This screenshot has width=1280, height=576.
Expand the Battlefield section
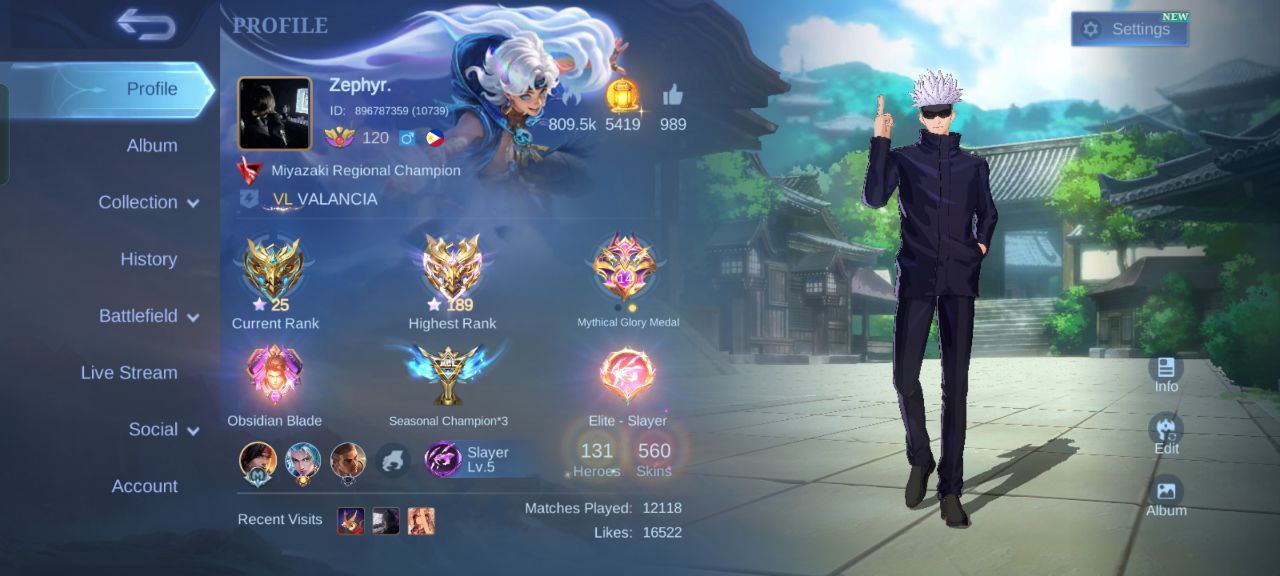click(x=148, y=316)
